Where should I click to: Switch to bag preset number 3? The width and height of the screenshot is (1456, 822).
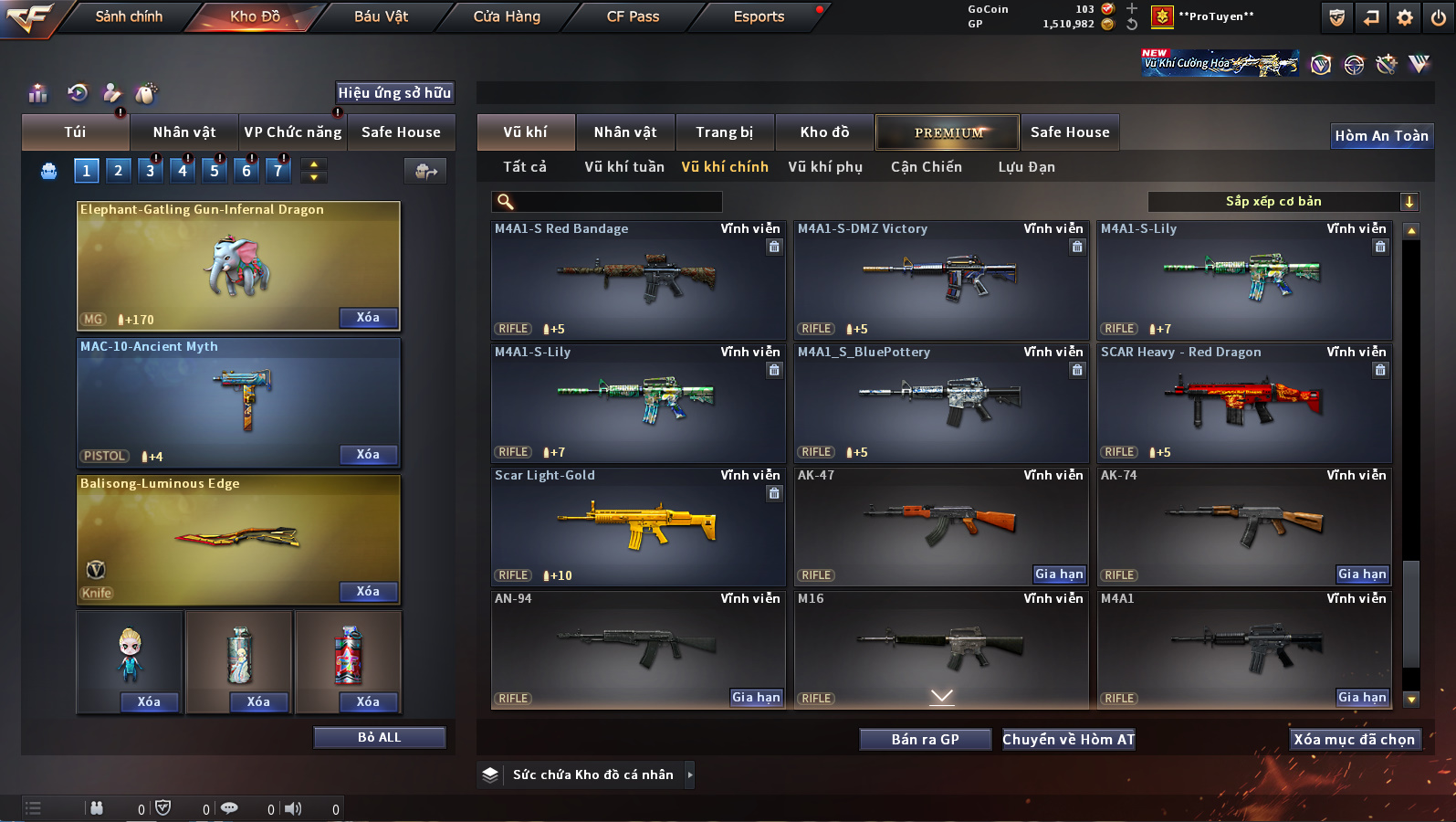click(151, 171)
